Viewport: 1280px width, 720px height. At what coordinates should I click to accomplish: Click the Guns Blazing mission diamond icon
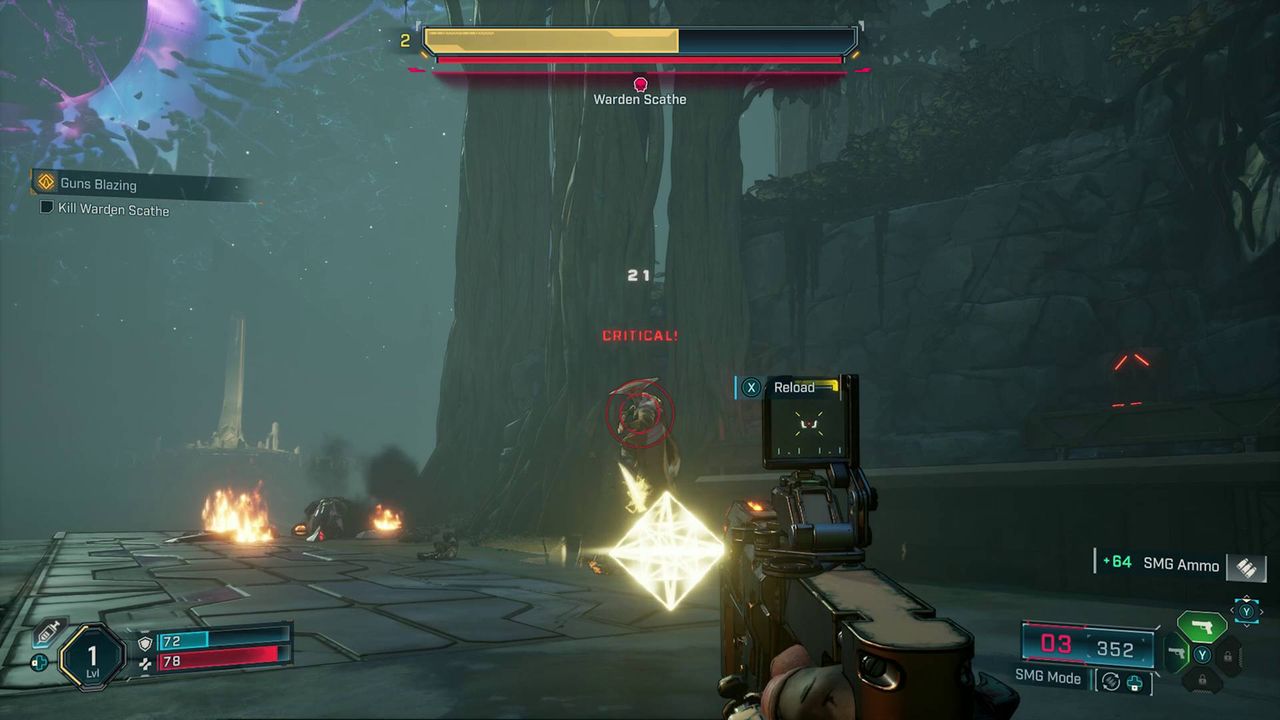[x=47, y=183]
